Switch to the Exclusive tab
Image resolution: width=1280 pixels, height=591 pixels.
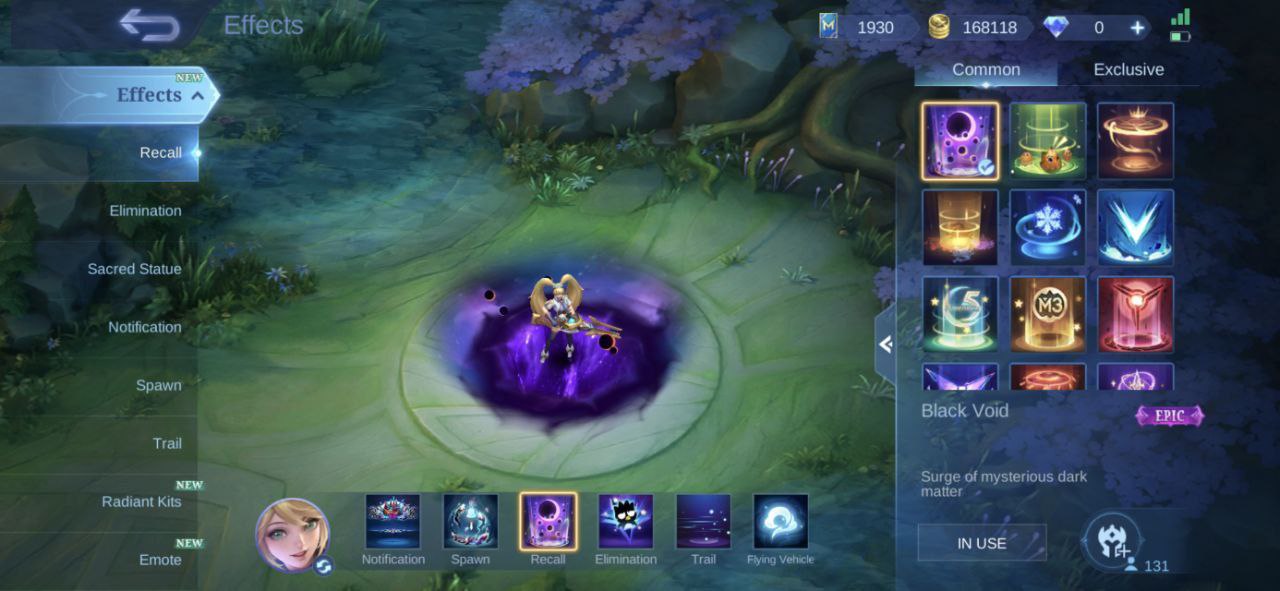point(1128,70)
